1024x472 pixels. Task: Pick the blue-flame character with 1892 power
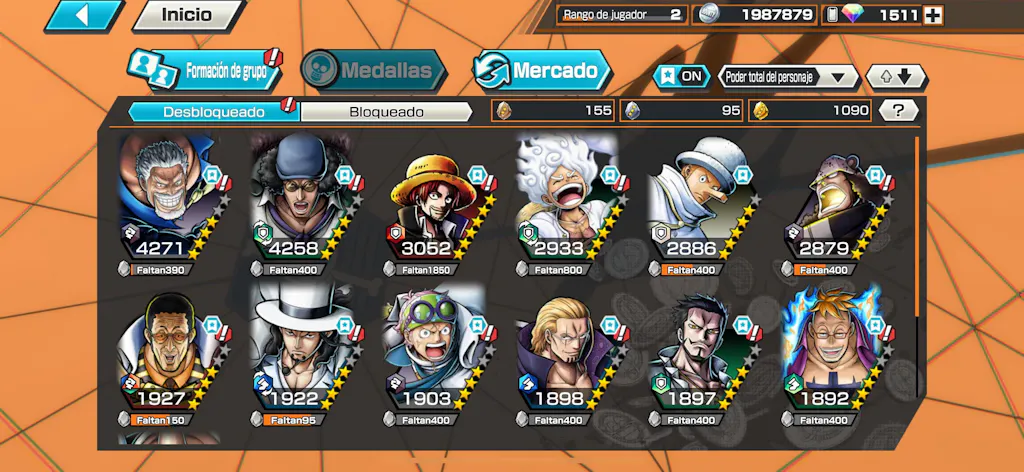pos(830,352)
